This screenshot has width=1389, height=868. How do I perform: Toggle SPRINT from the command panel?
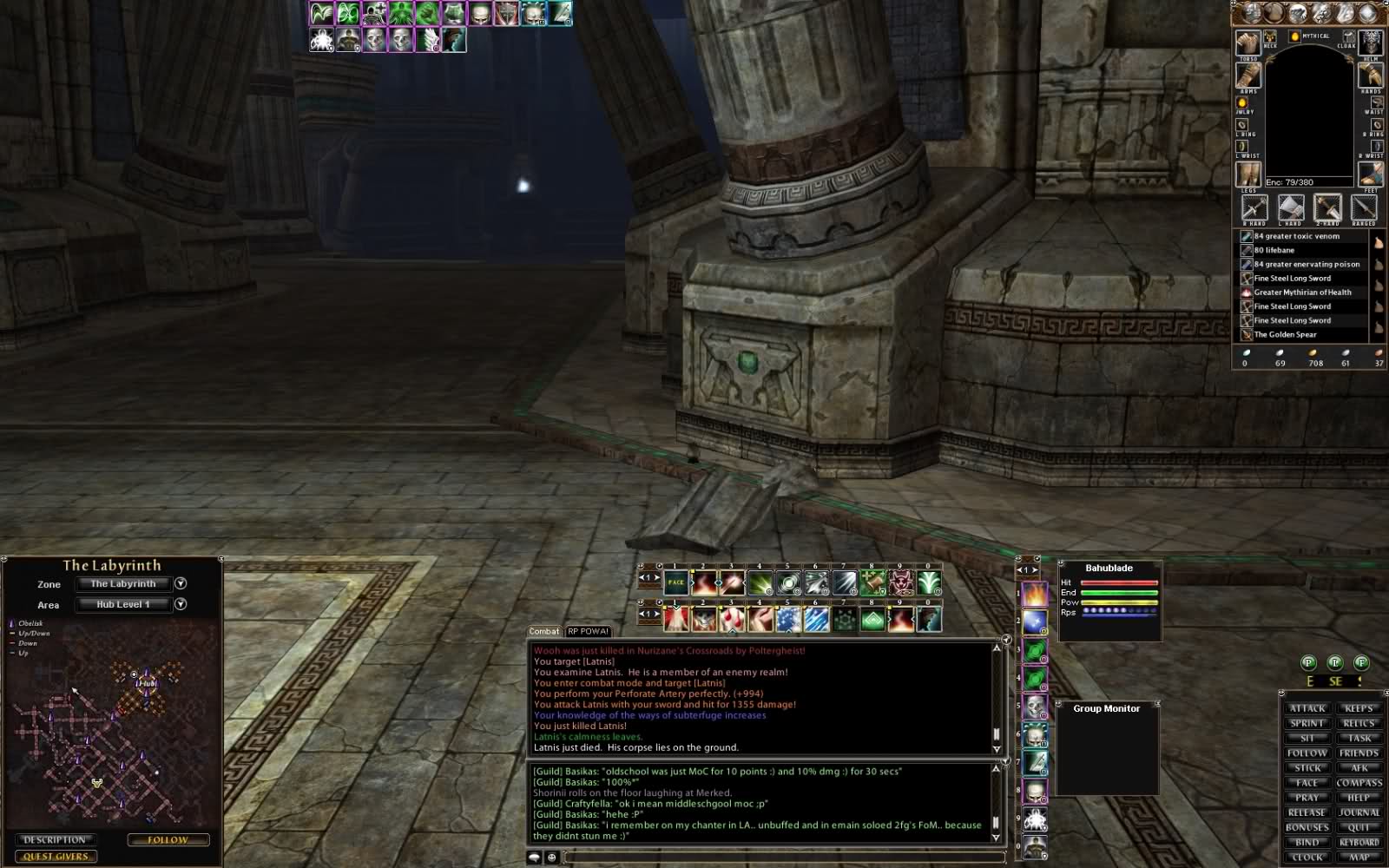click(1307, 723)
